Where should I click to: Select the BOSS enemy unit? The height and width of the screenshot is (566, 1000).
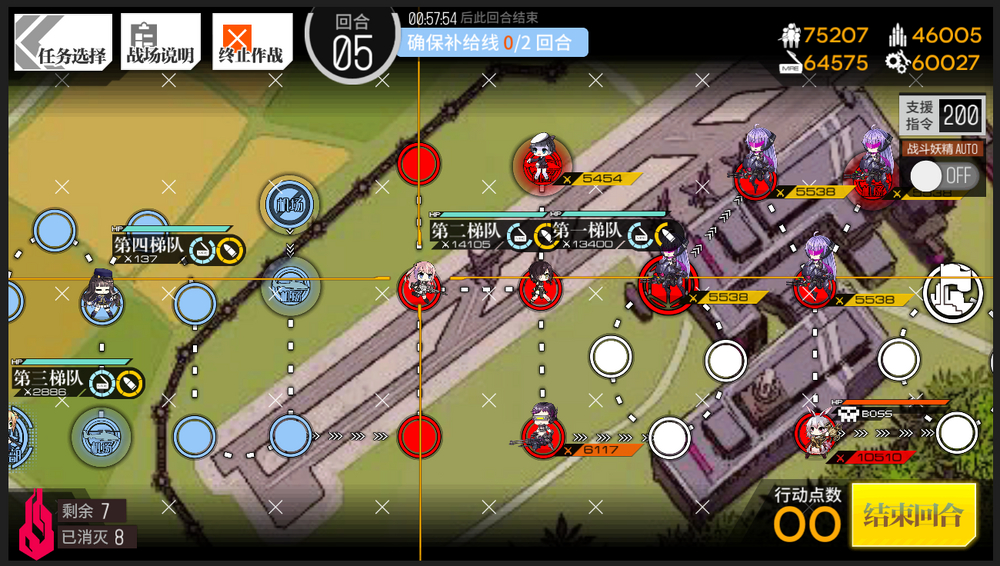[817, 434]
